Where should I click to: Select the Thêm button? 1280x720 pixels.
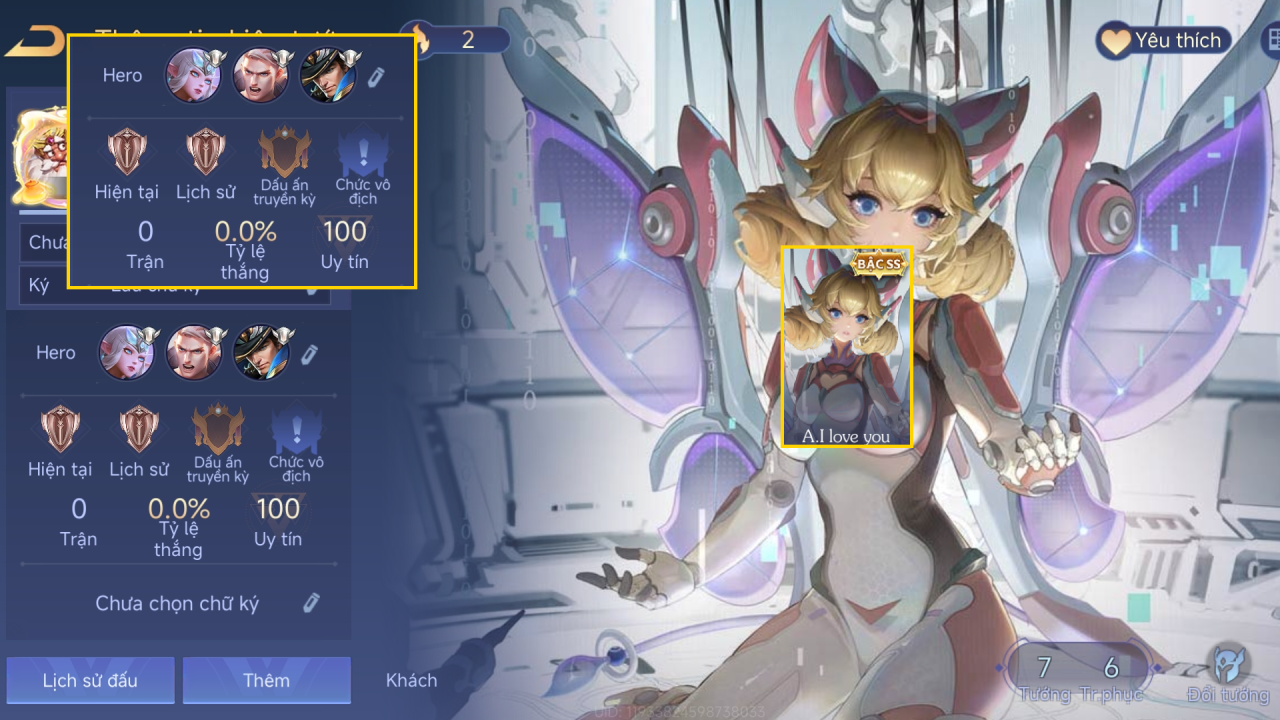coord(266,680)
